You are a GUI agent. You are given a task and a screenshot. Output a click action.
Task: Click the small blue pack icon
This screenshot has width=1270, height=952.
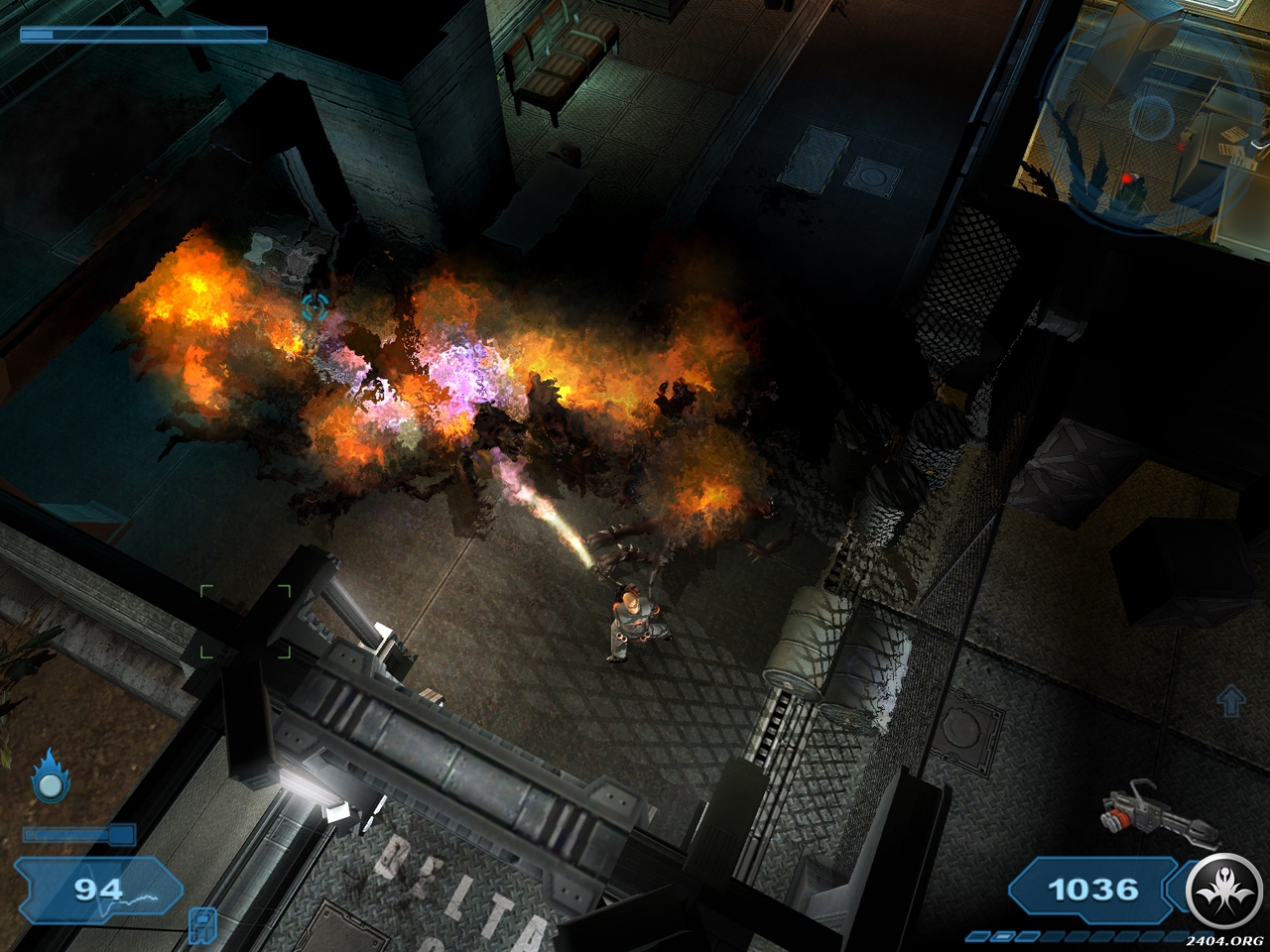(200, 922)
